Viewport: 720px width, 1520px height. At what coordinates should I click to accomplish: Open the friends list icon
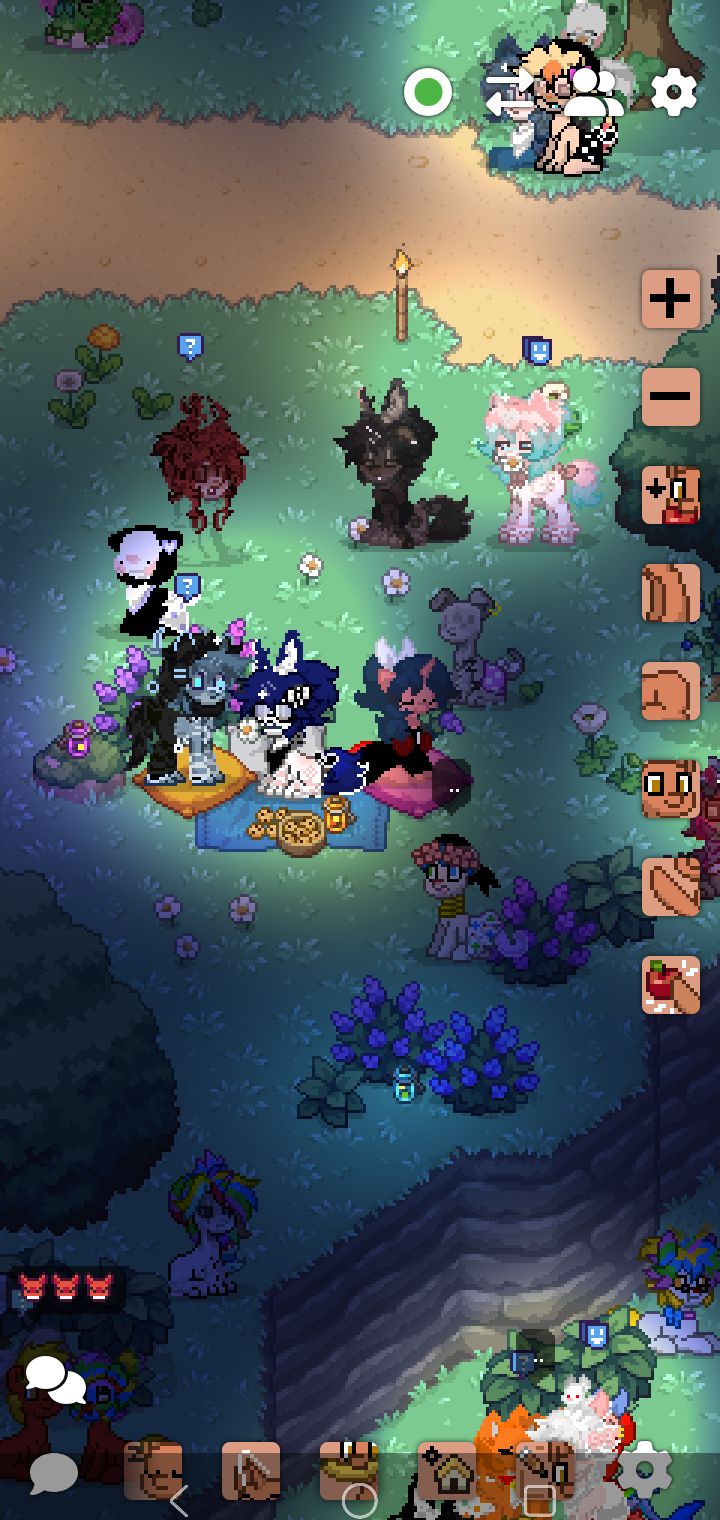coord(592,93)
